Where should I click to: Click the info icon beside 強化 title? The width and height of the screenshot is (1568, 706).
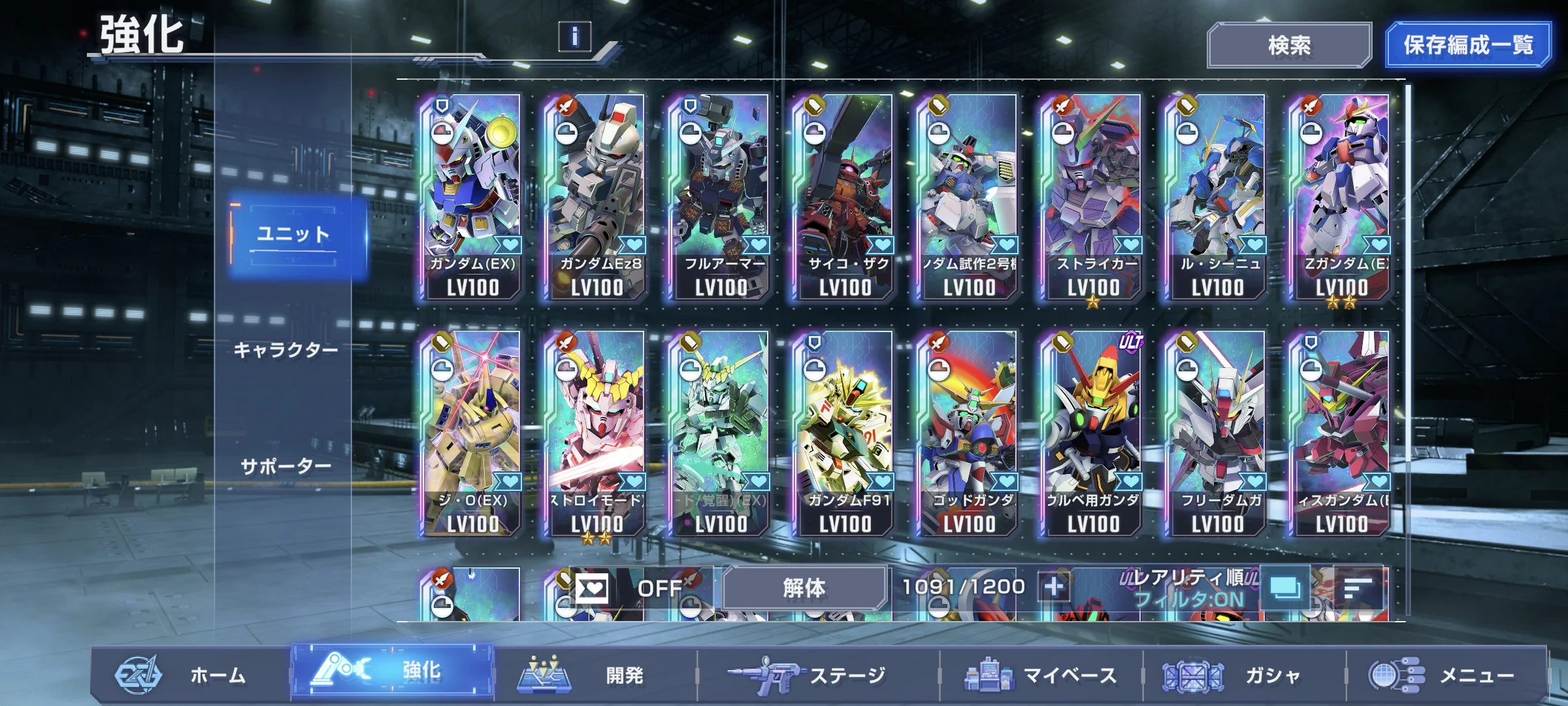pyautogui.click(x=574, y=36)
